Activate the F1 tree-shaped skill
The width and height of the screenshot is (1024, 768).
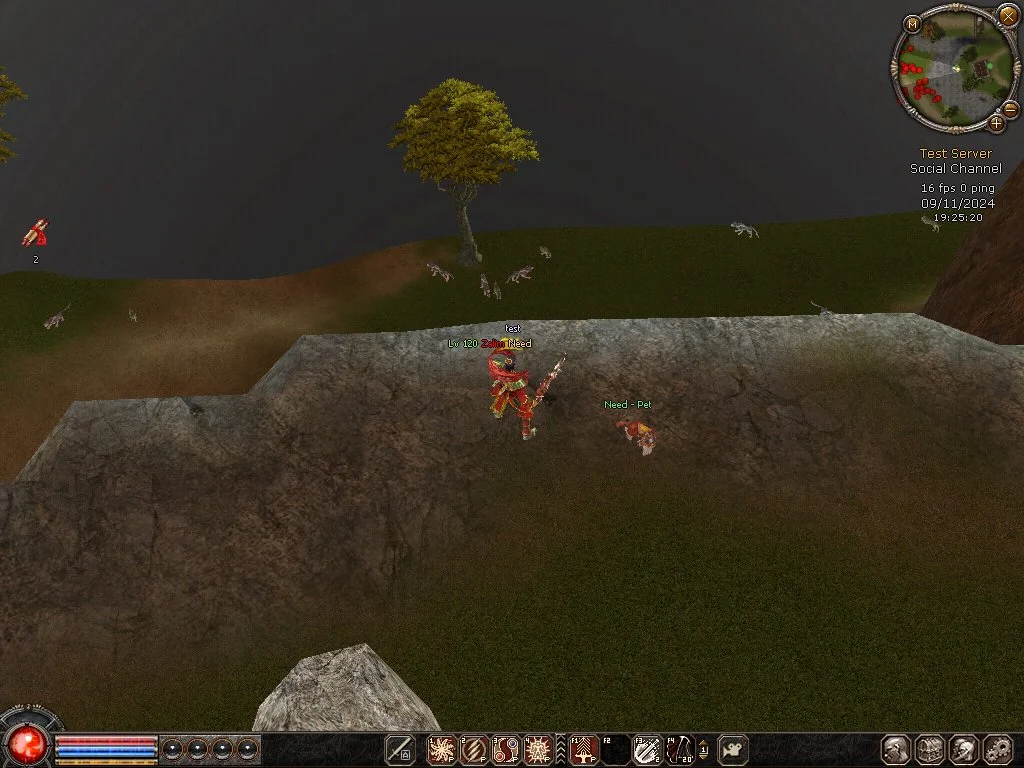pyautogui.click(x=584, y=749)
